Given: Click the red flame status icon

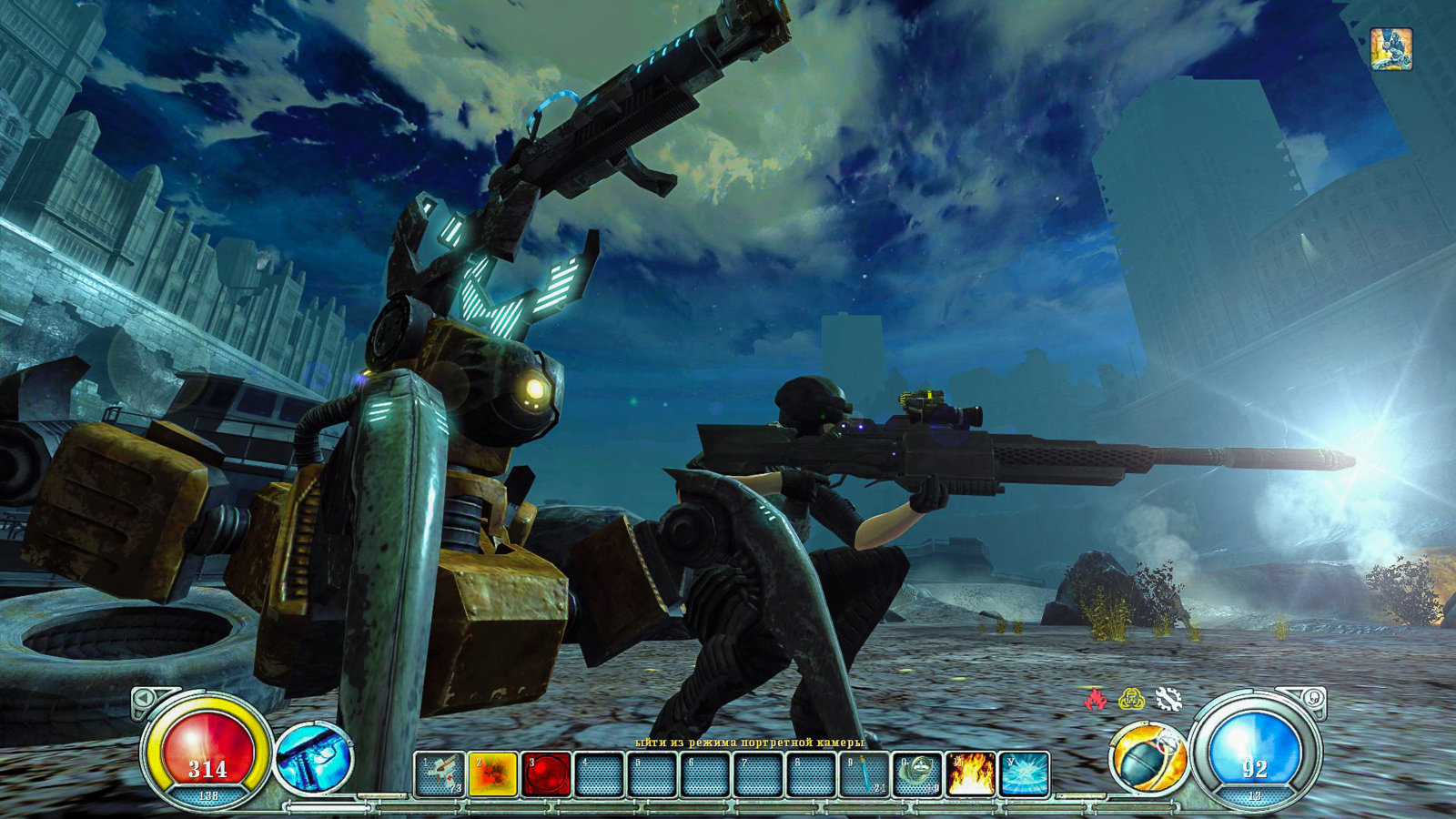Looking at the screenshot, I should [1096, 699].
